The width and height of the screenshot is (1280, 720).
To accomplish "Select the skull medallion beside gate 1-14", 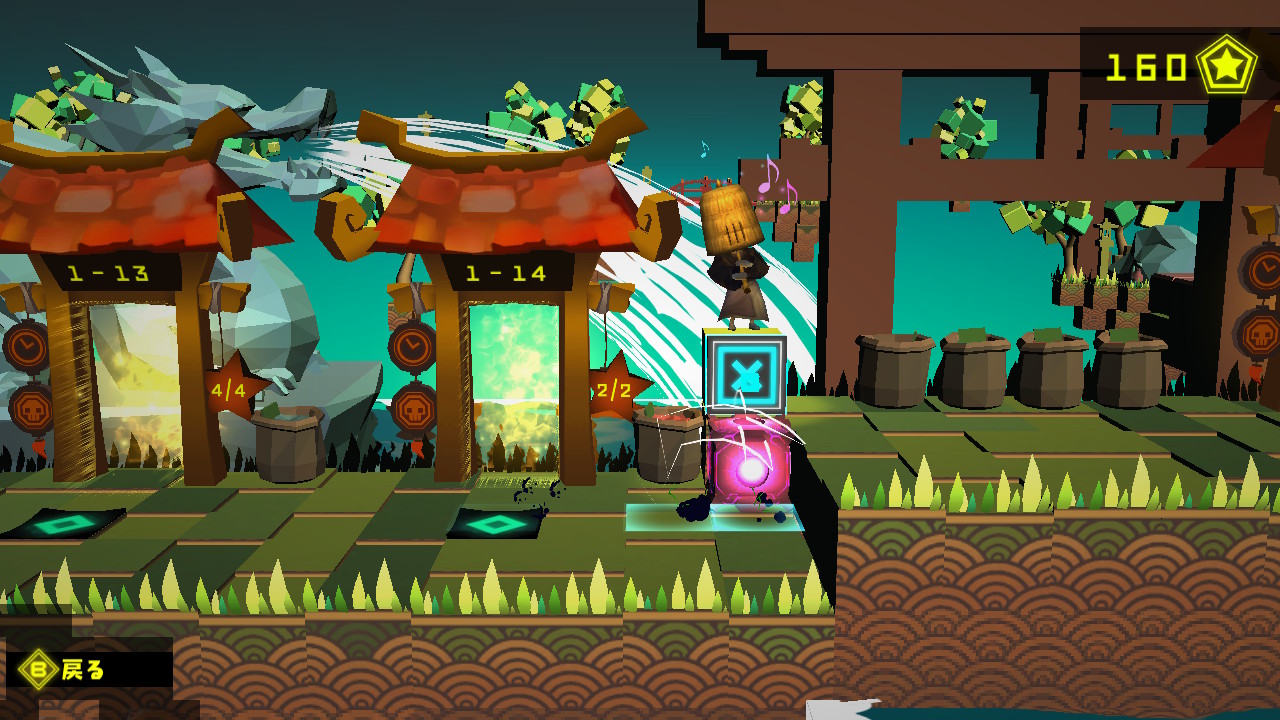I will (412, 409).
